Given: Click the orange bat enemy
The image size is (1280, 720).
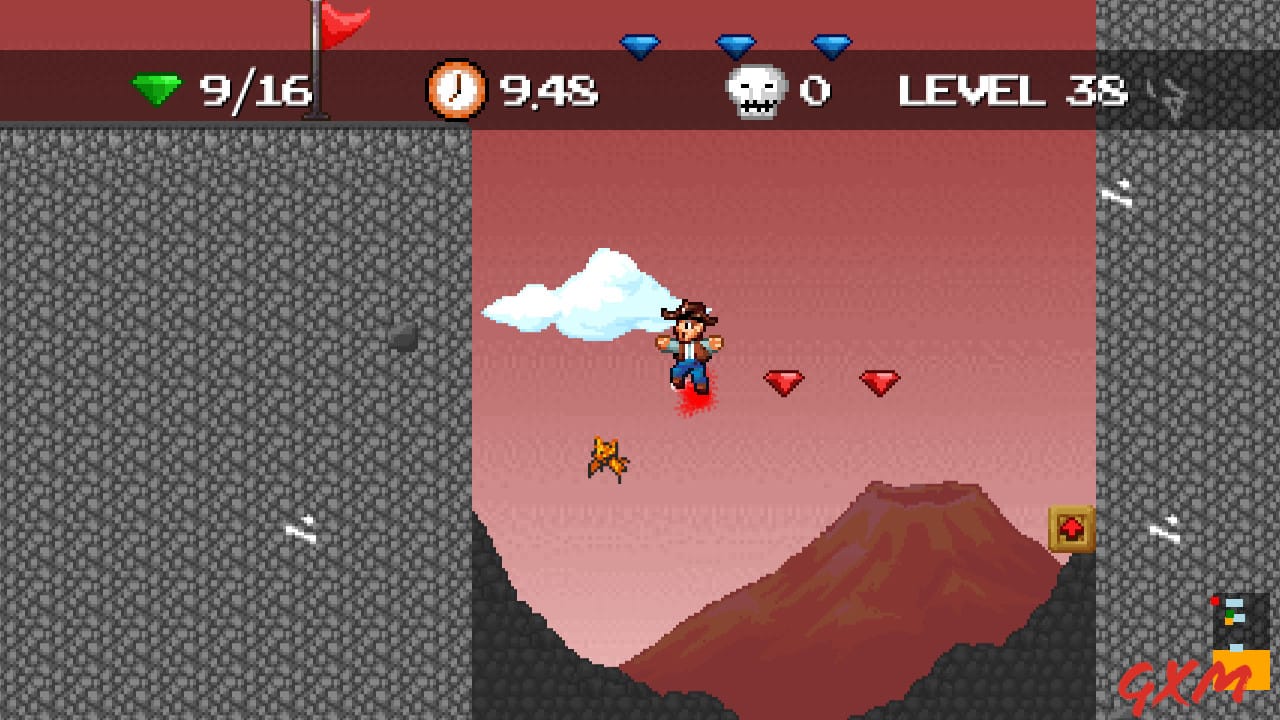Looking at the screenshot, I should click(607, 455).
